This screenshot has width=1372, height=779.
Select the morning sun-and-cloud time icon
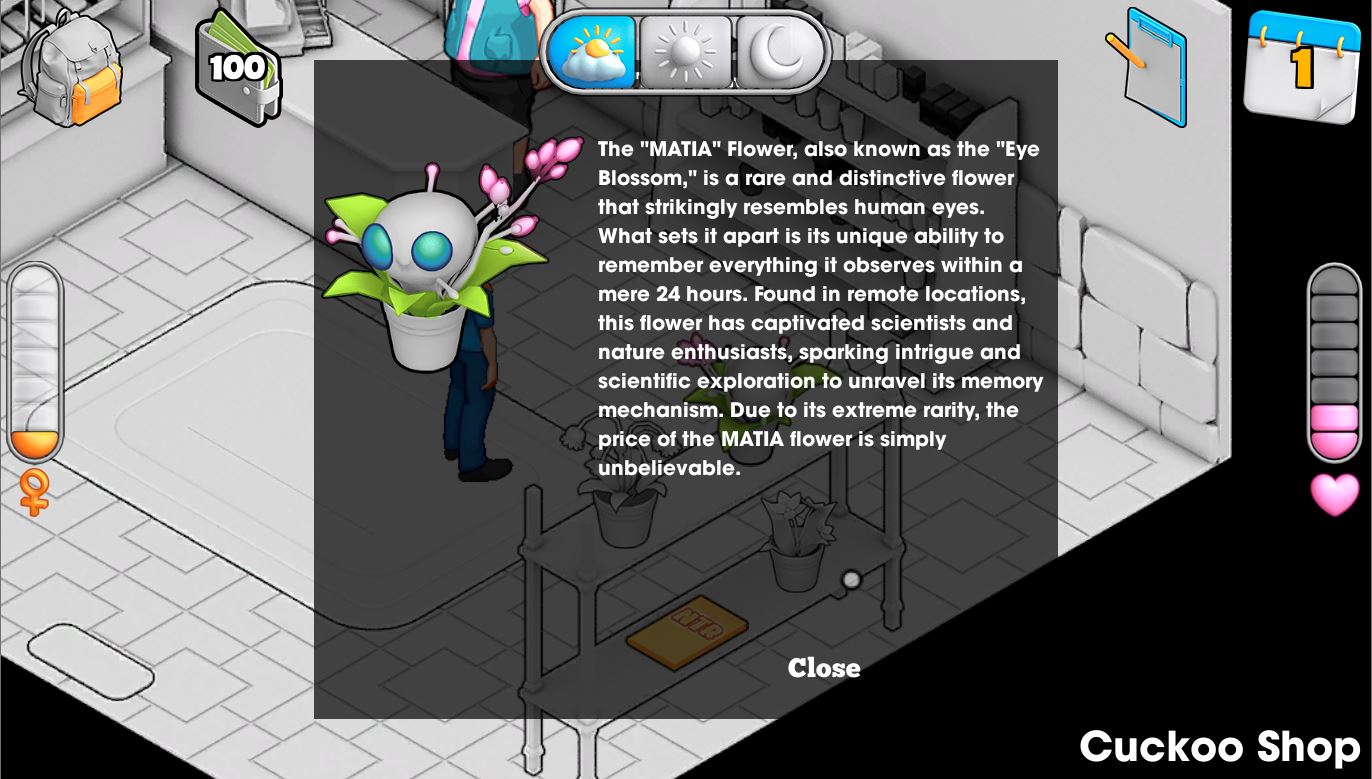click(x=592, y=52)
